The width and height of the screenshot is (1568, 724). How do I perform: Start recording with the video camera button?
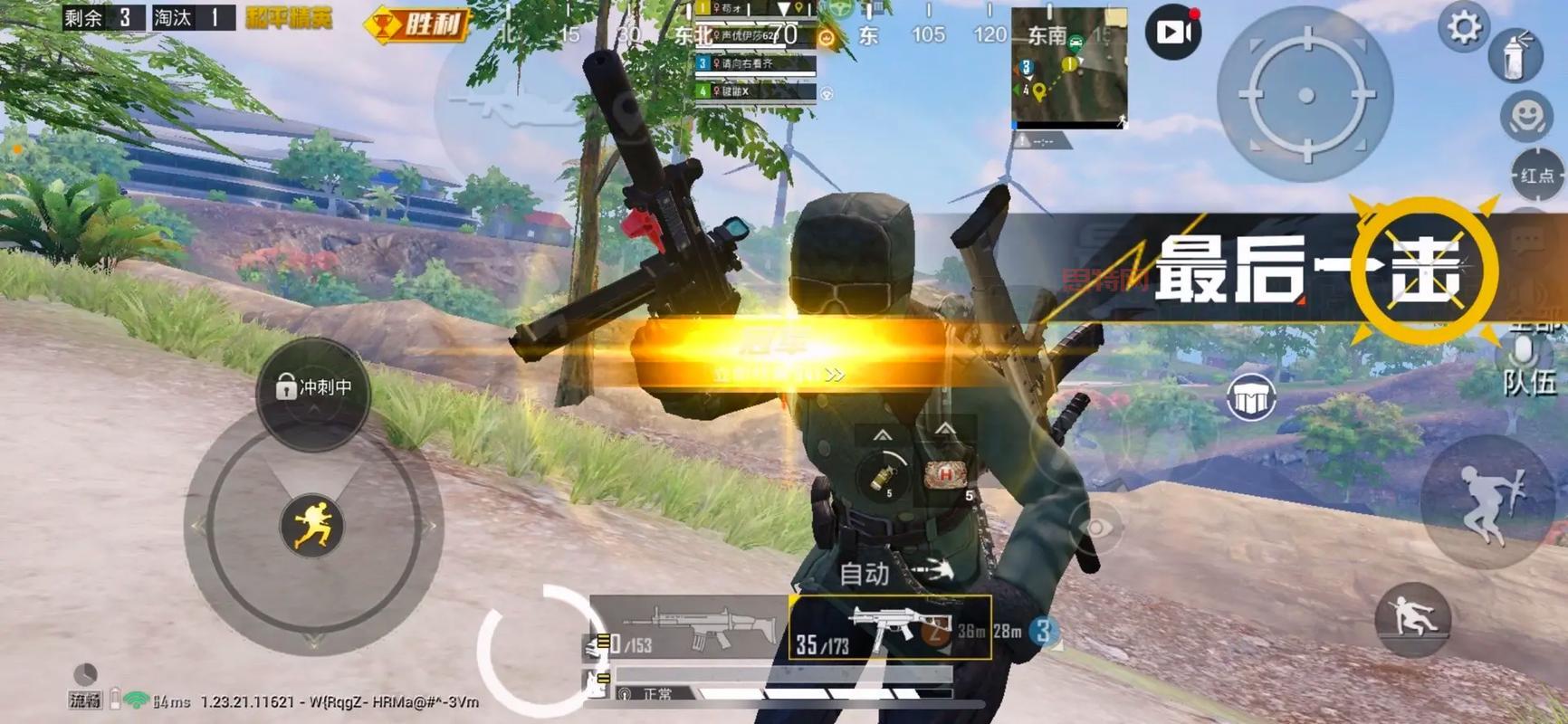[x=1174, y=32]
